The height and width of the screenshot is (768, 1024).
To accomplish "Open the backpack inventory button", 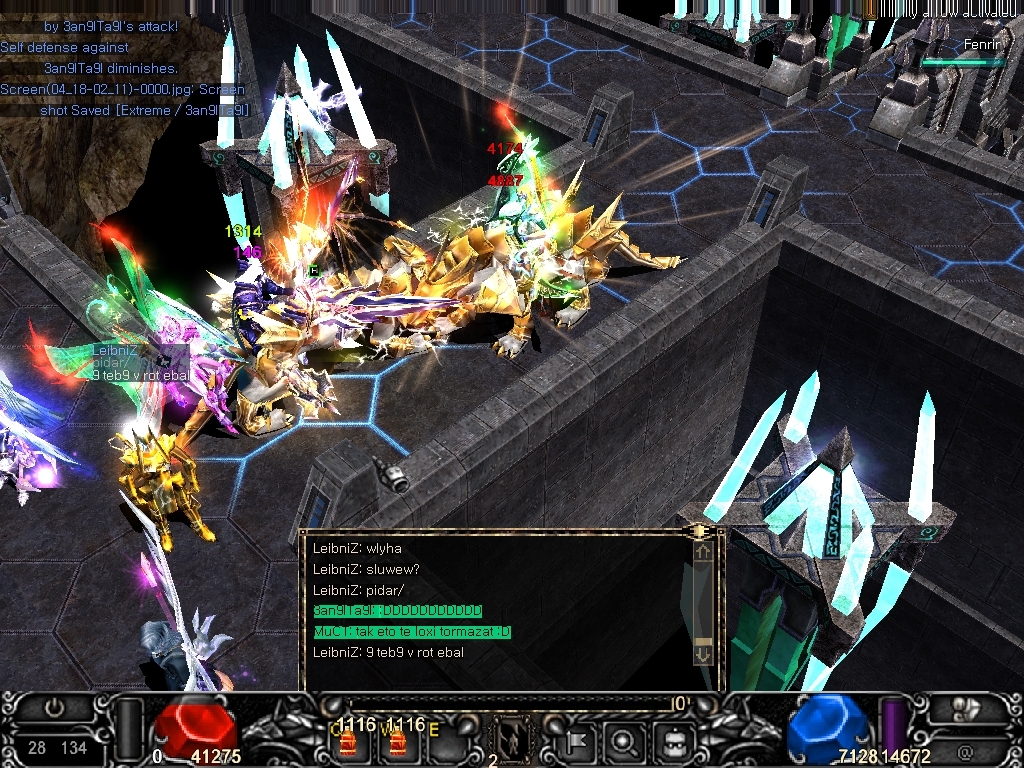I will [x=669, y=742].
